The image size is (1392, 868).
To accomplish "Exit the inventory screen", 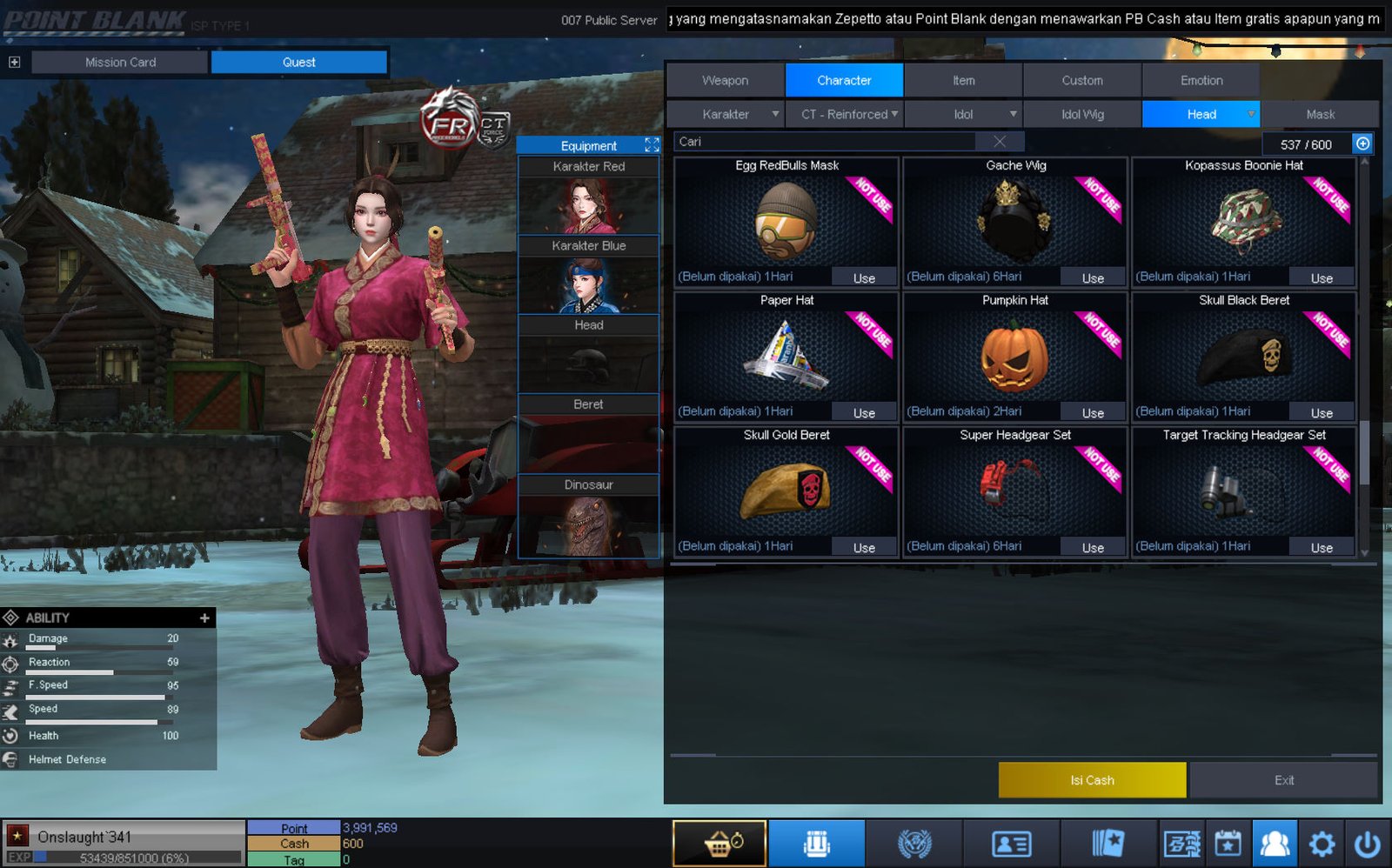I will pyautogui.click(x=1283, y=780).
